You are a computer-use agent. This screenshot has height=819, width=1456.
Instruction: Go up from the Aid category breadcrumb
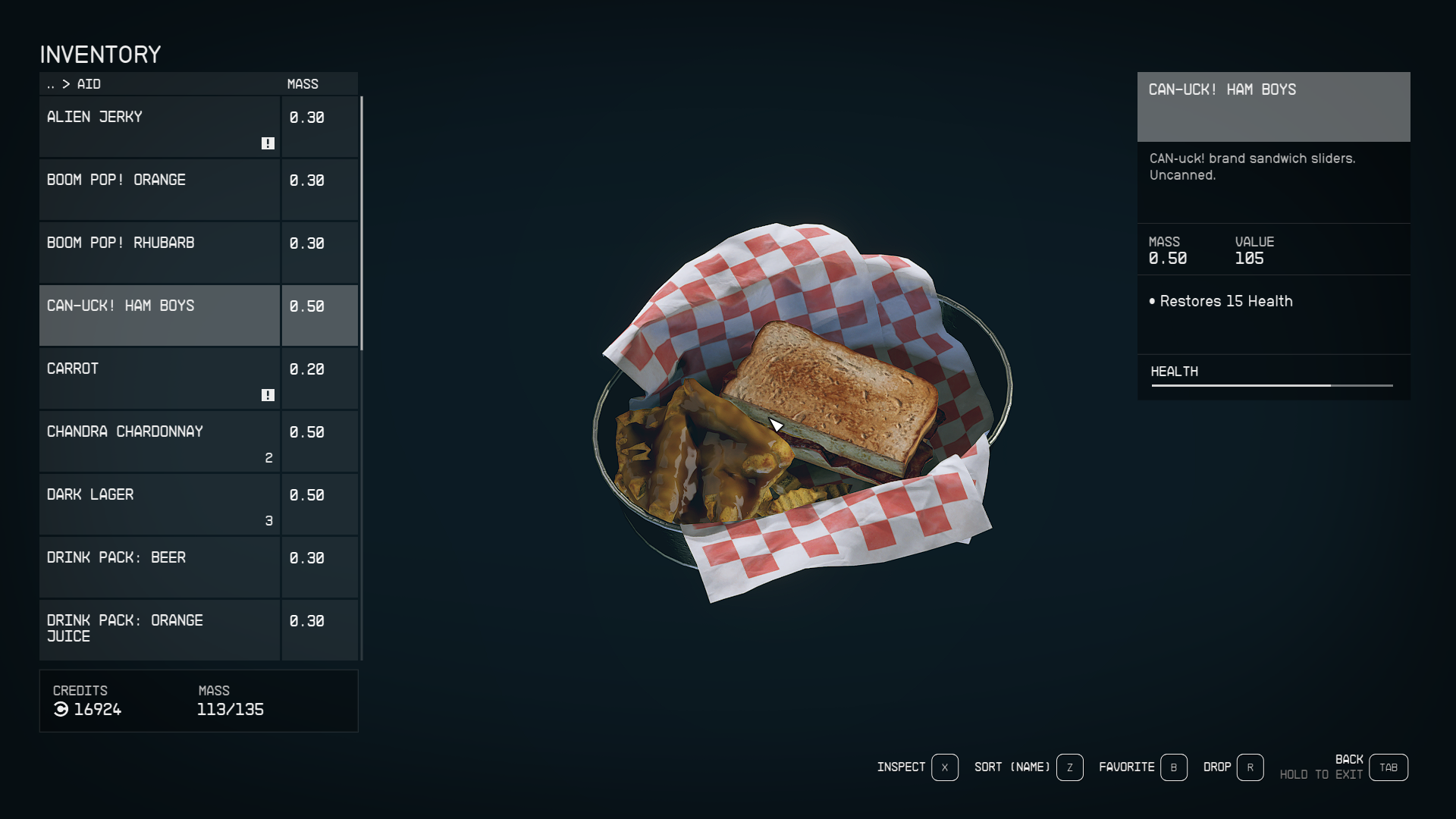(x=51, y=84)
